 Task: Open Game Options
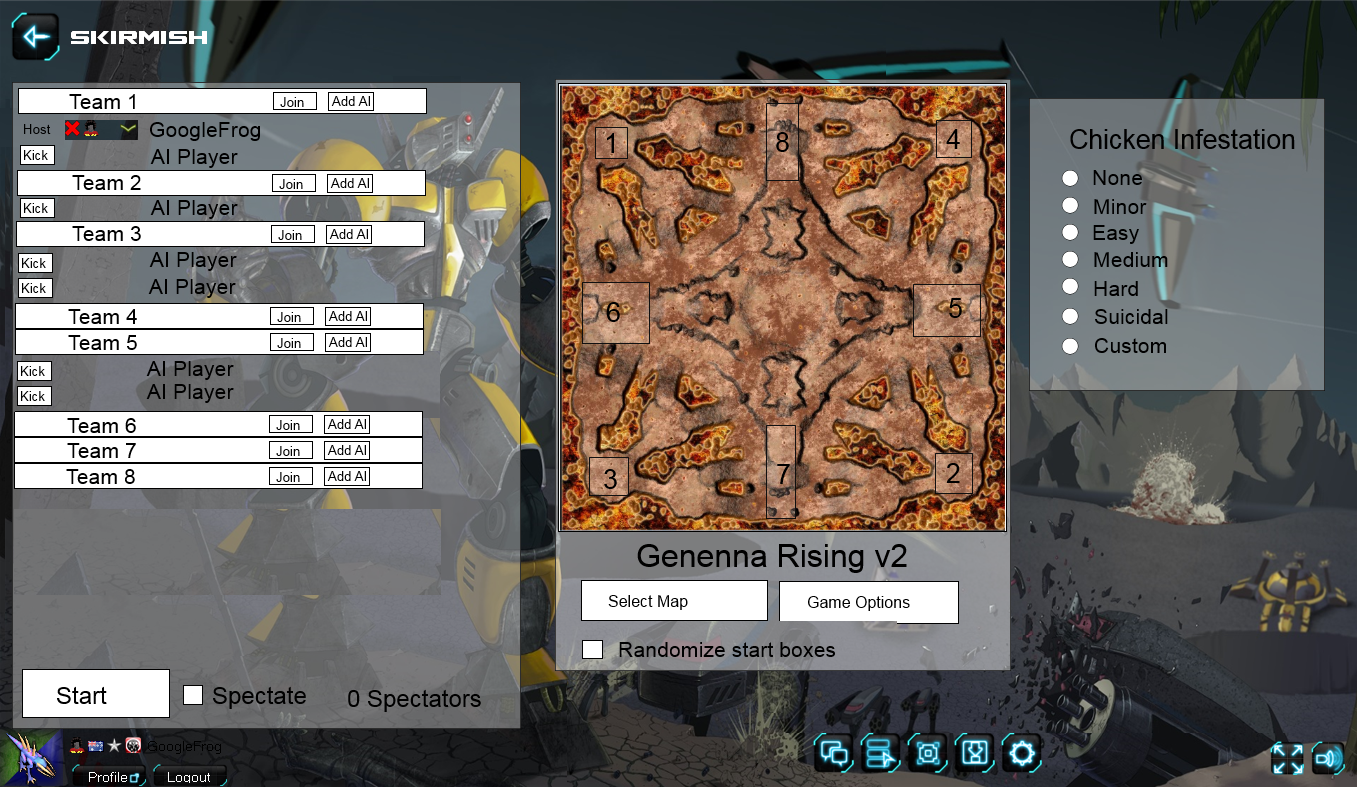(868, 601)
